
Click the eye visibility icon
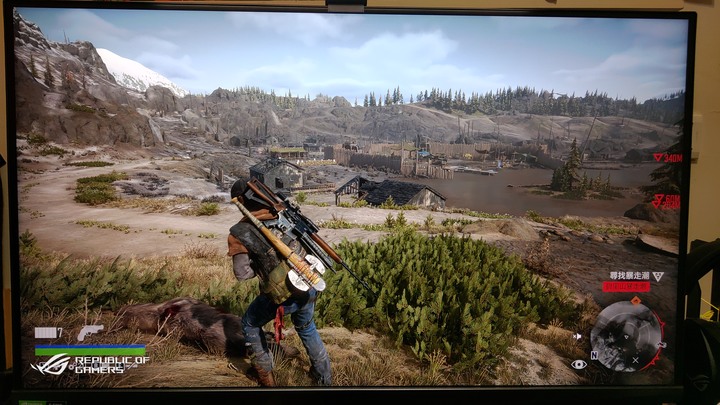(x=579, y=364)
